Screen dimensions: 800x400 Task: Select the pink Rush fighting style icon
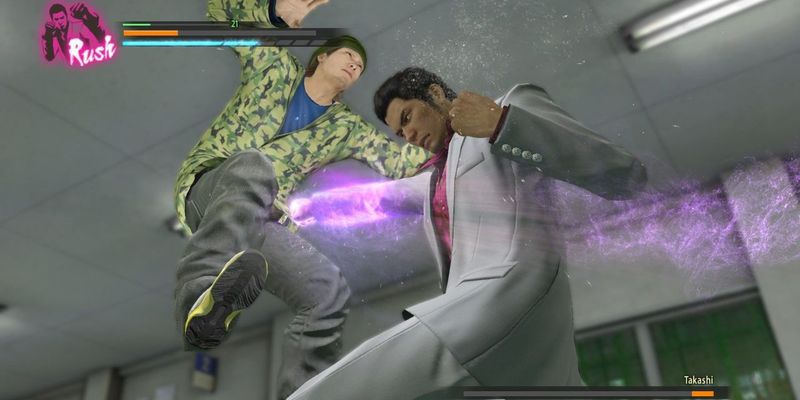click(77, 33)
